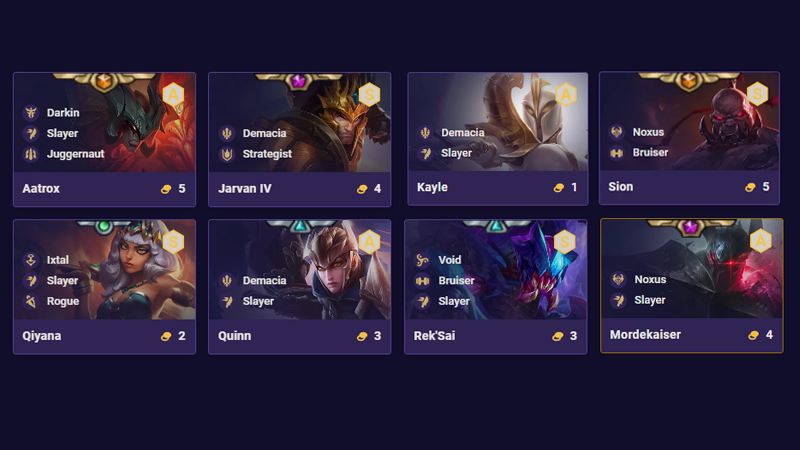Viewport: 800px width, 450px height.
Task: Open the Jarvan IV champion card
Action: click(300, 139)
